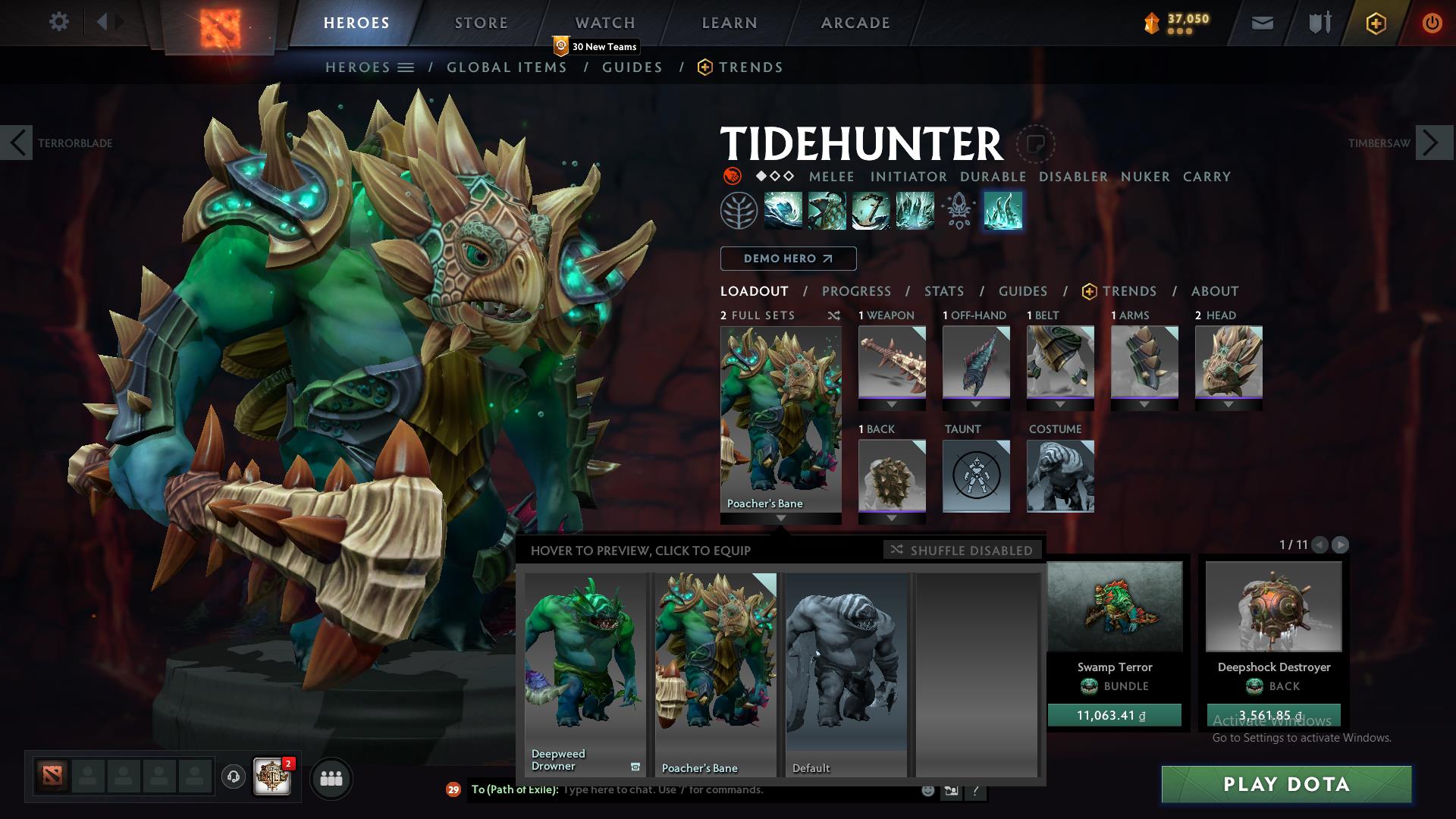1456x819 pixels.
Task: Launch Demo Hero mode
Action: (x=788, y=259)
